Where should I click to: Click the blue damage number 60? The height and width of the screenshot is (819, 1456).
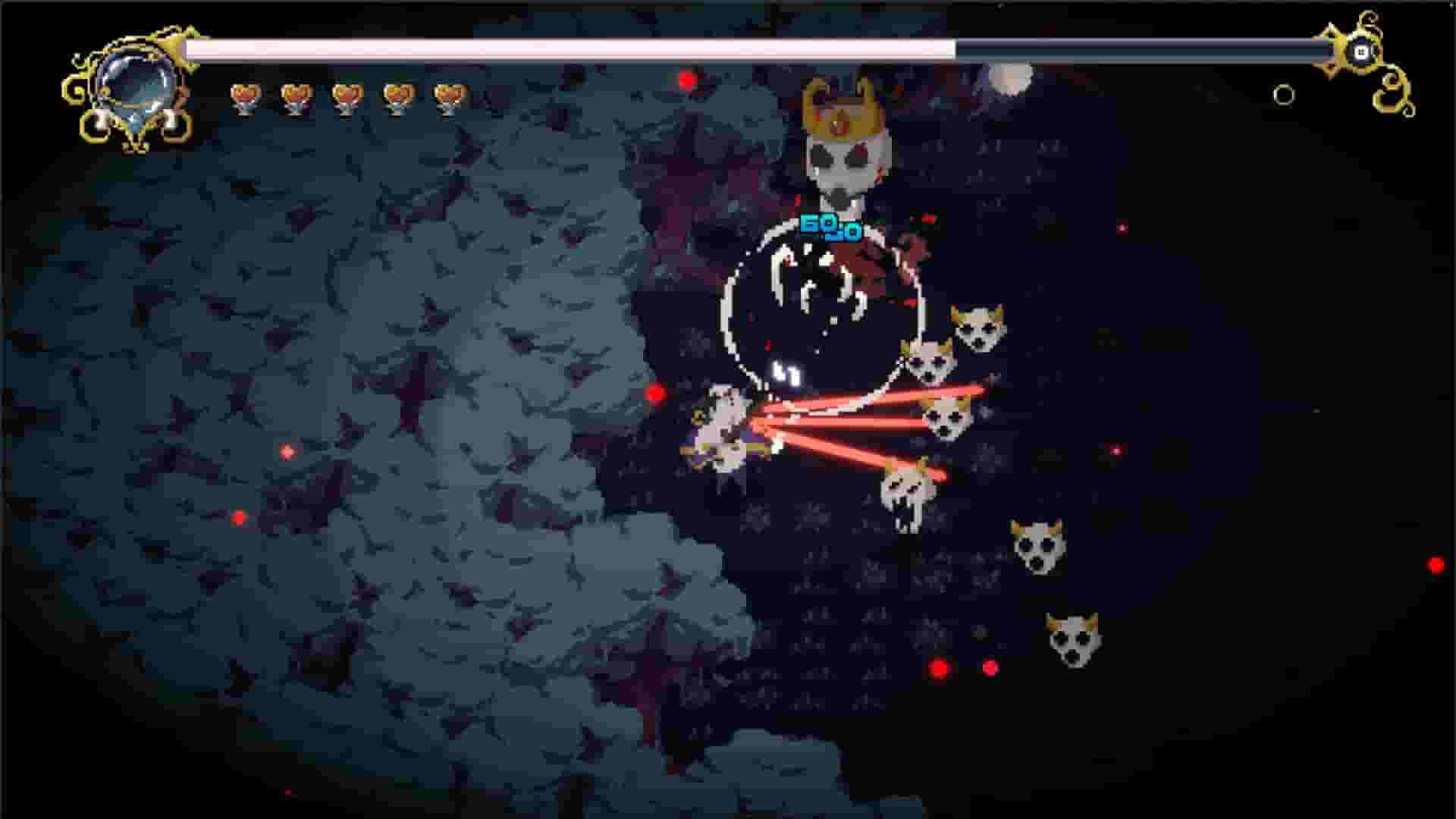pyautogui.click(x=823, y=225)
